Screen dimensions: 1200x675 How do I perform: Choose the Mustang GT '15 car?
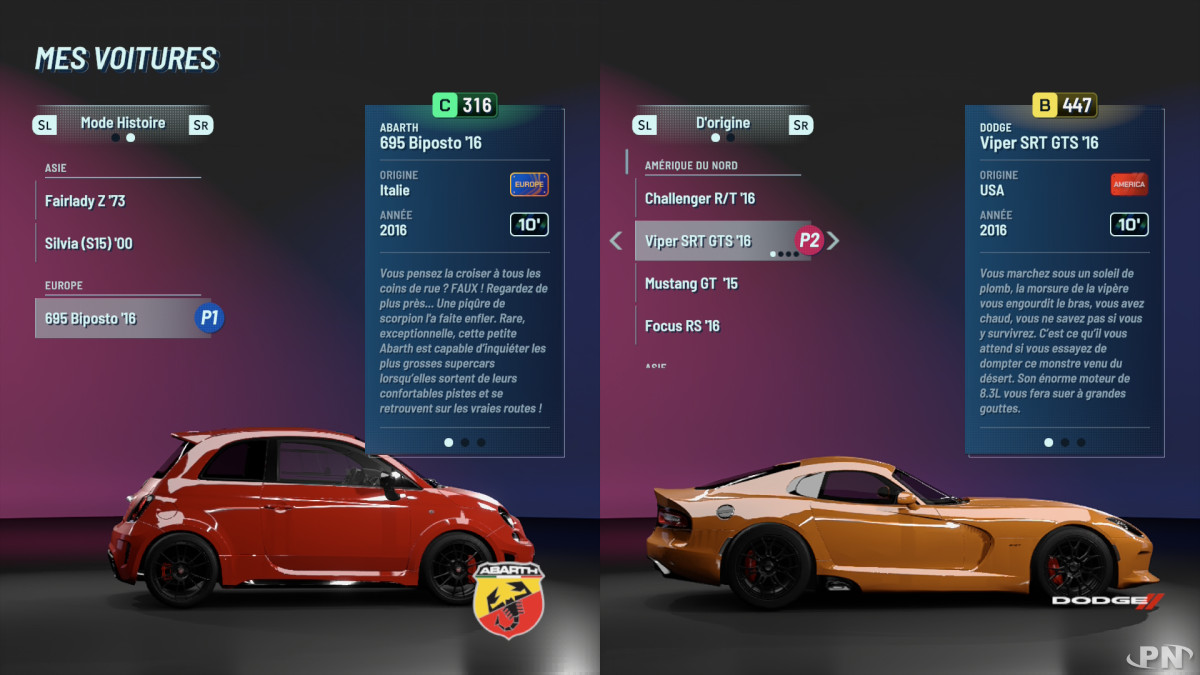click(x=691, y=283)
